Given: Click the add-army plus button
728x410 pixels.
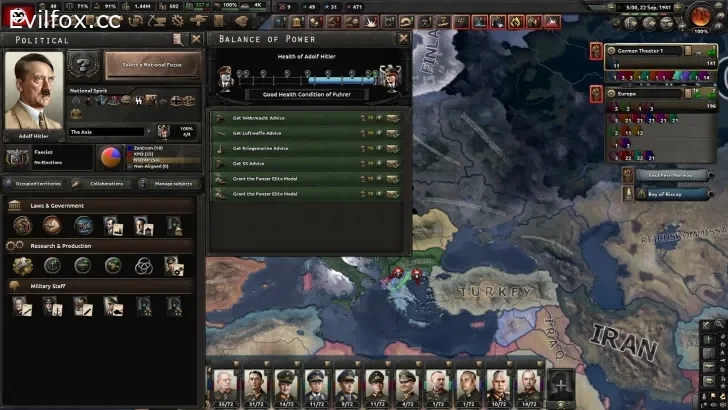Looking at the screenshot, I should (561, 380).
